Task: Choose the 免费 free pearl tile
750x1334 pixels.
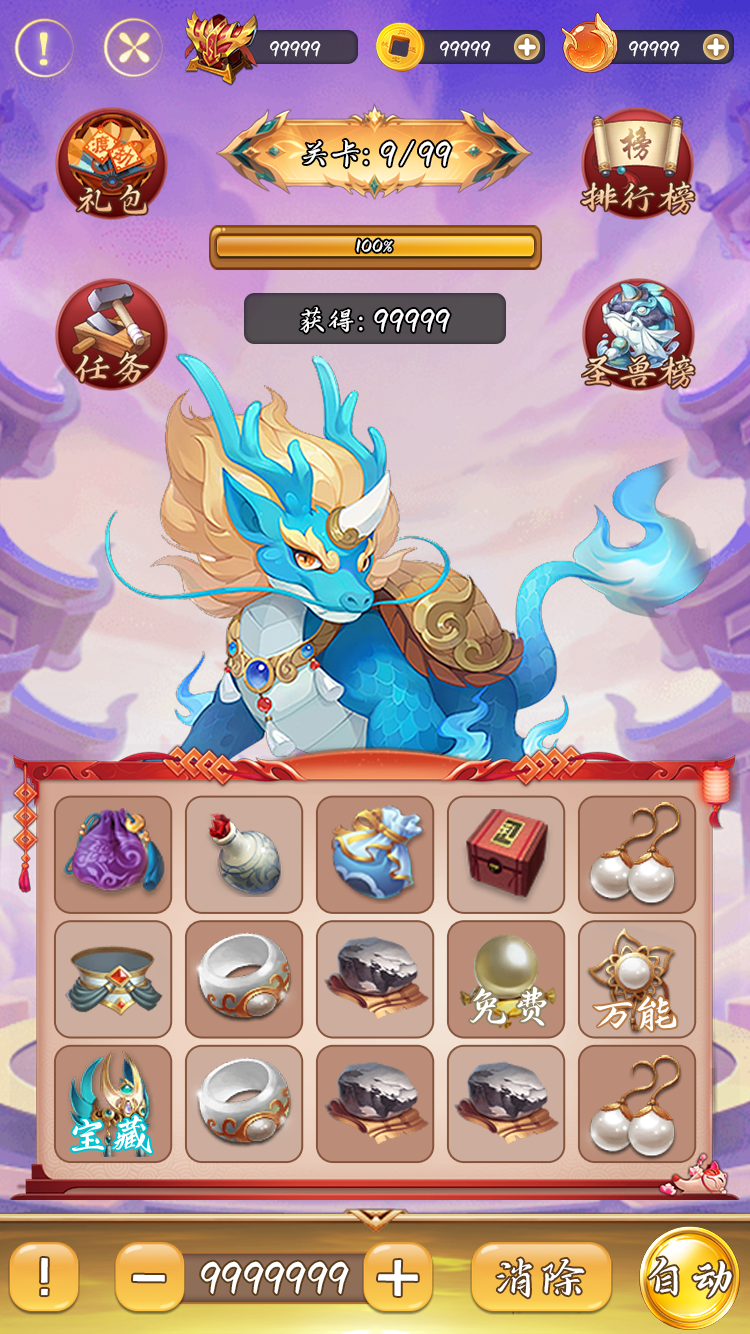Action: tap(506, 979)
